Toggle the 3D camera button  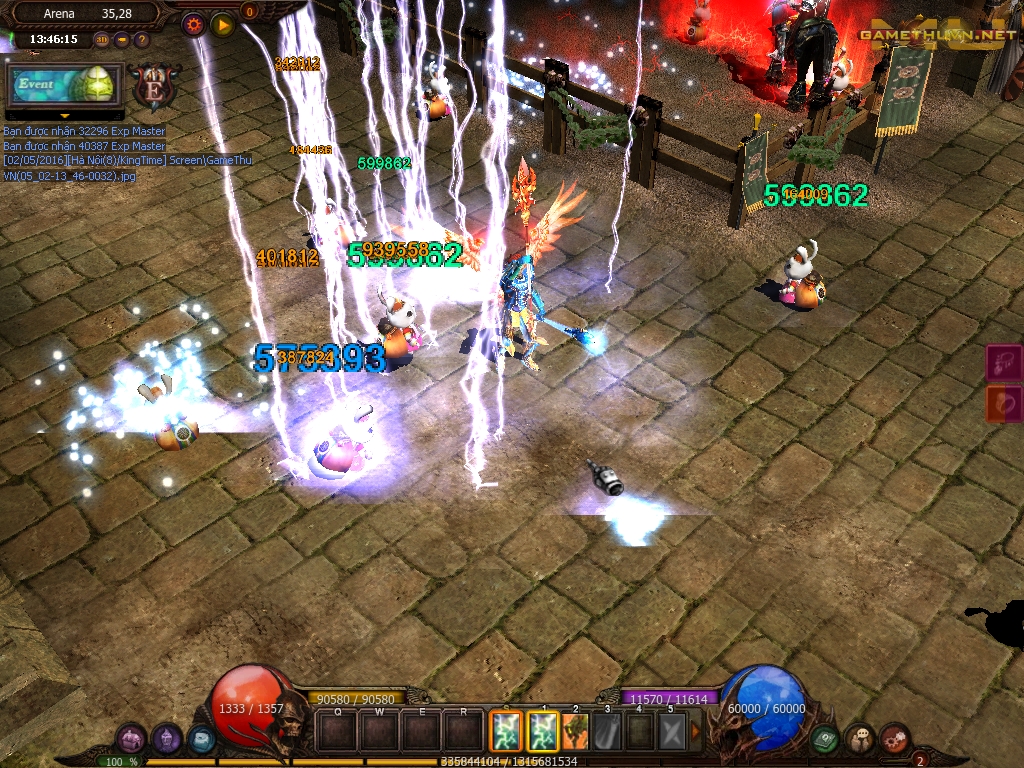(x=102, y=40)
